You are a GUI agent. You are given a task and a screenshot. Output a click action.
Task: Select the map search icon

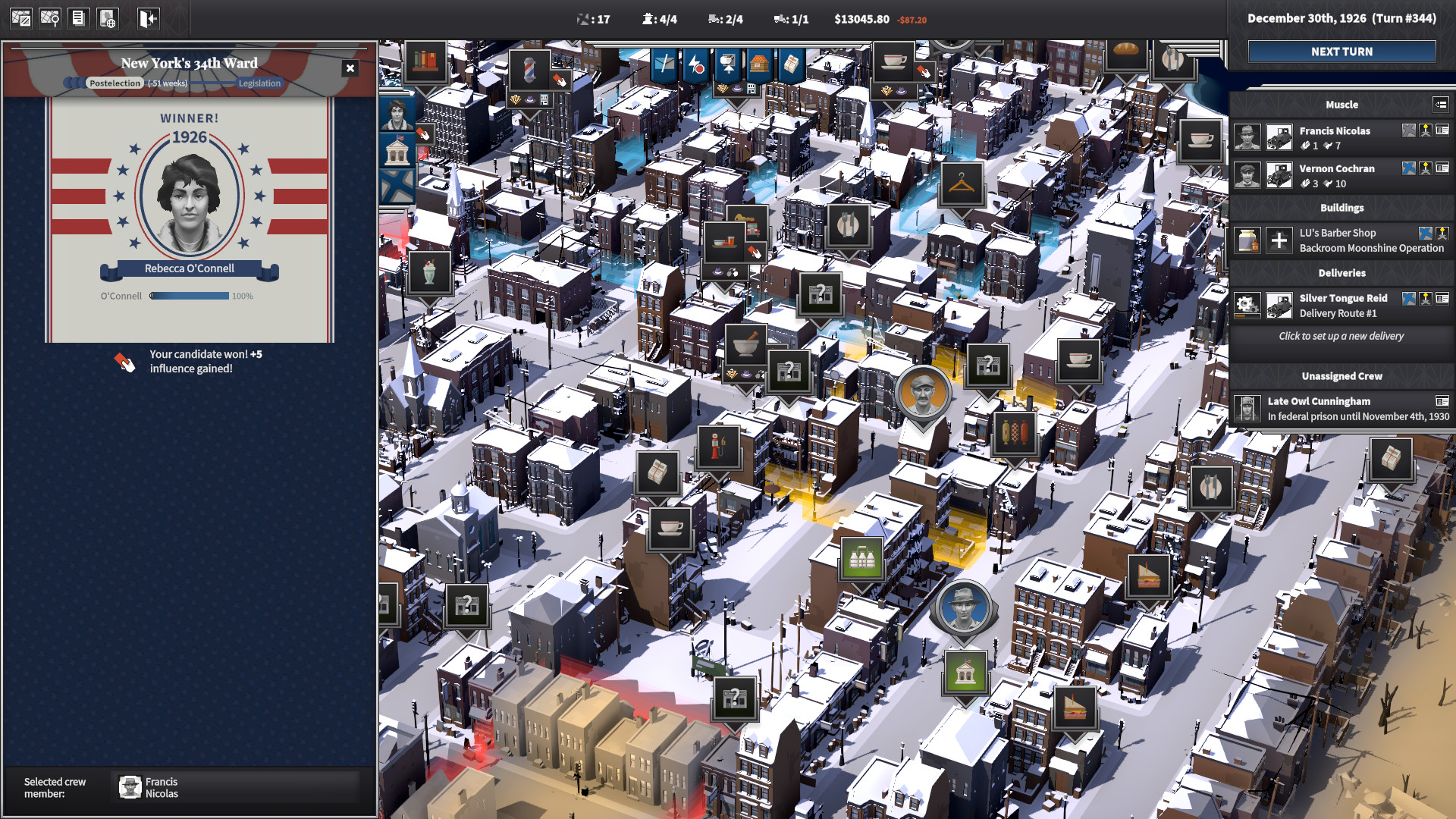50,18
